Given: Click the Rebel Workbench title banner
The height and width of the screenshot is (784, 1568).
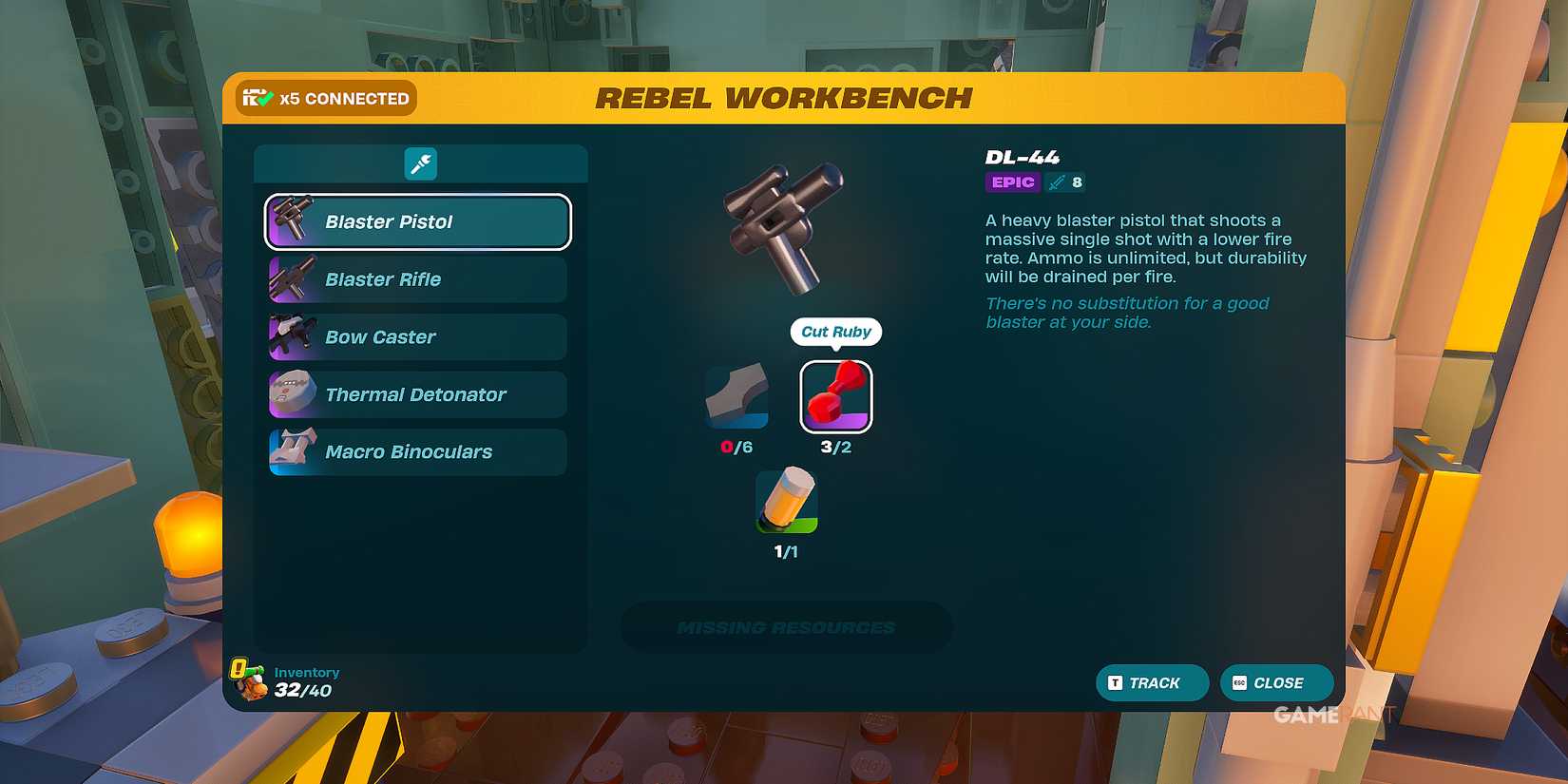Looking at the screenshot, I should click(783, 97).
